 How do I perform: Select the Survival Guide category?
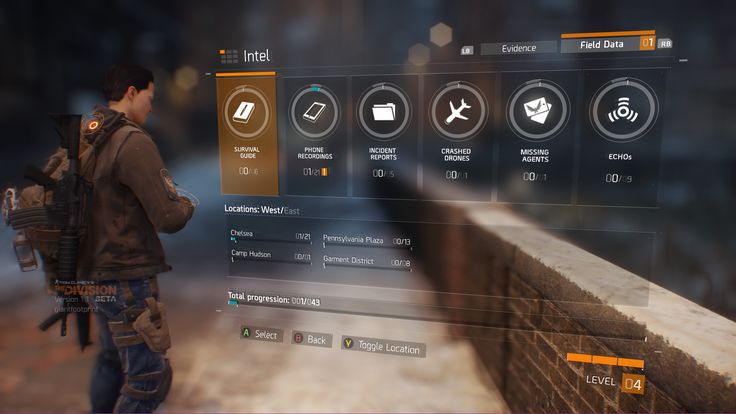(x=247, y=133)
